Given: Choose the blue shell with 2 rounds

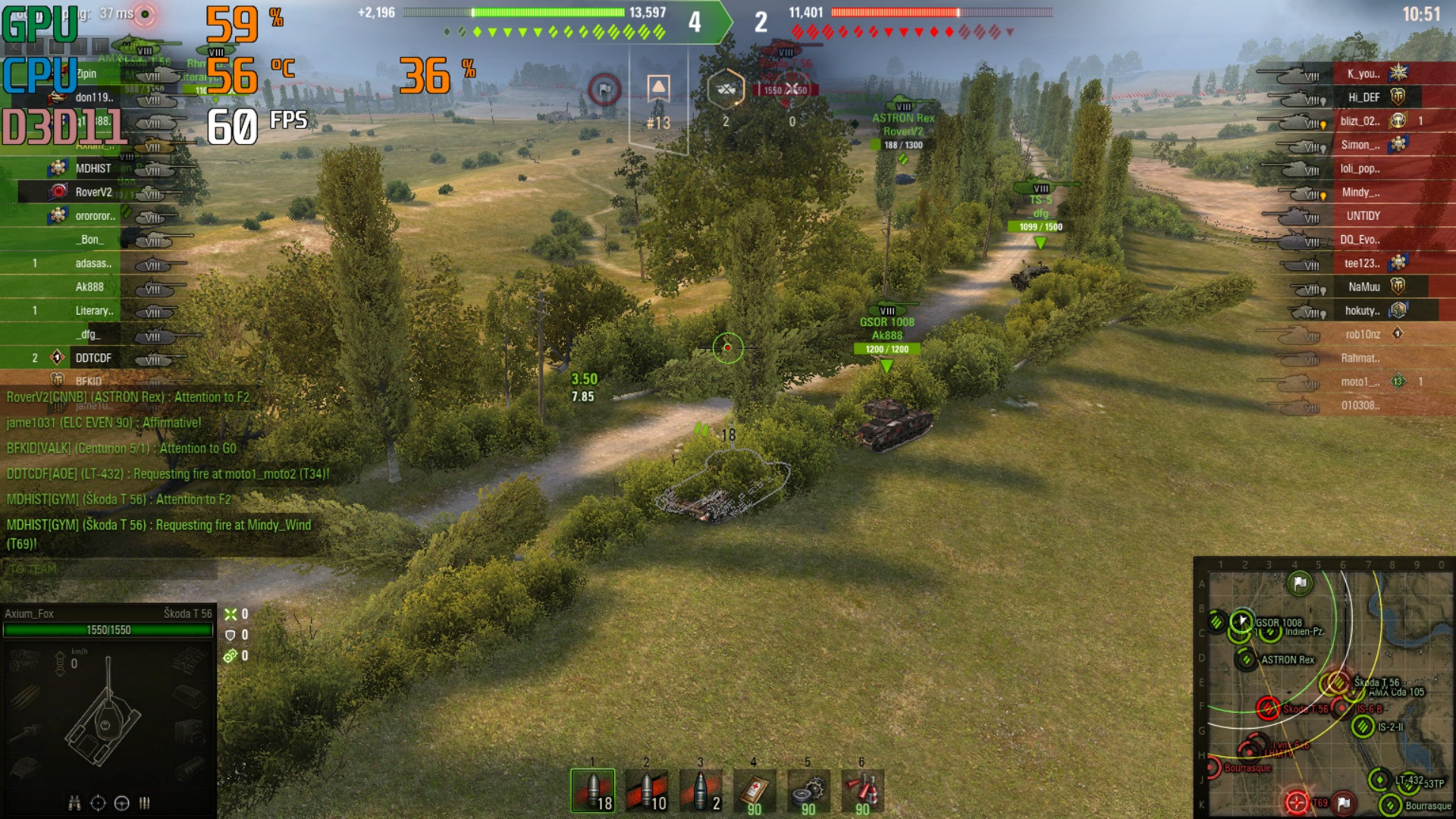Looking at the screenshot, I should click(x=700, y=791).
